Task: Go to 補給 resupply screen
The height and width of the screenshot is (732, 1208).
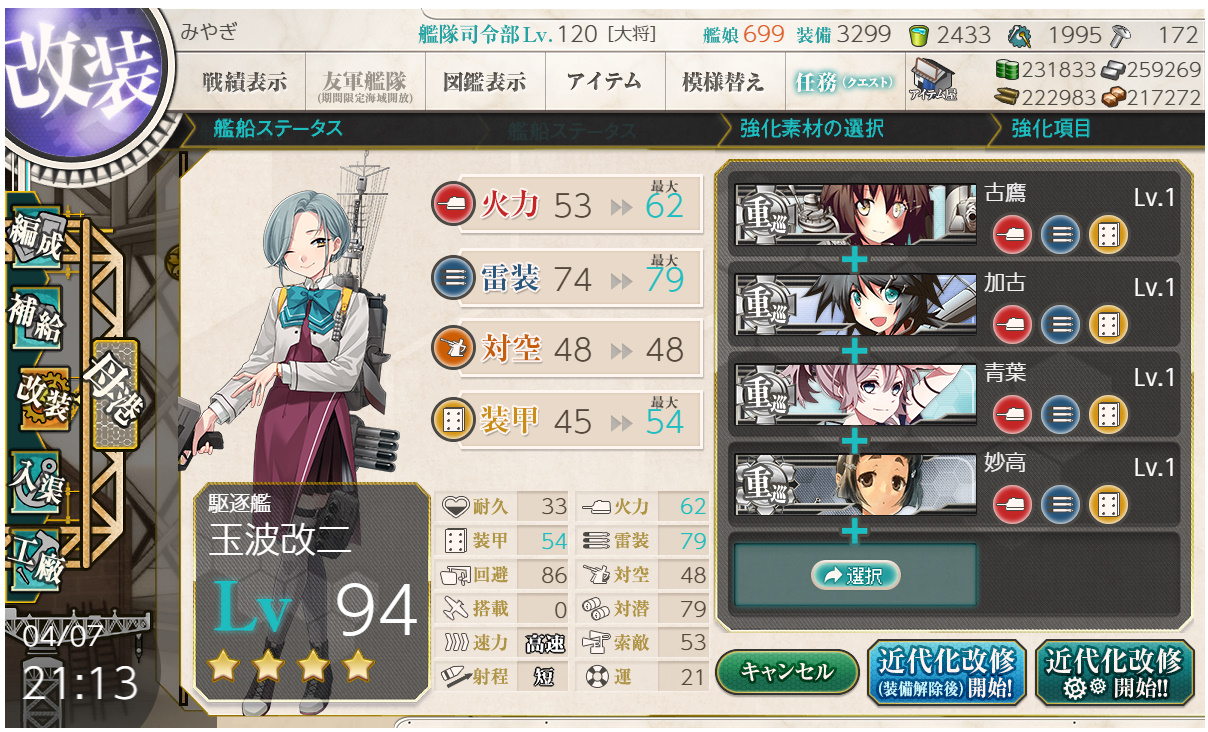Action: 36,318
